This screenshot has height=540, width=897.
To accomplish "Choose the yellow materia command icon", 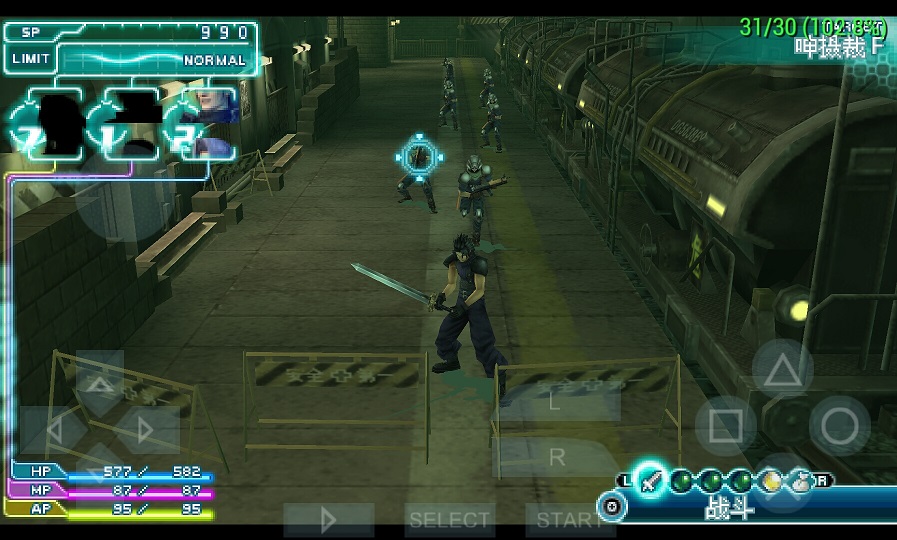I will point(770,481).
